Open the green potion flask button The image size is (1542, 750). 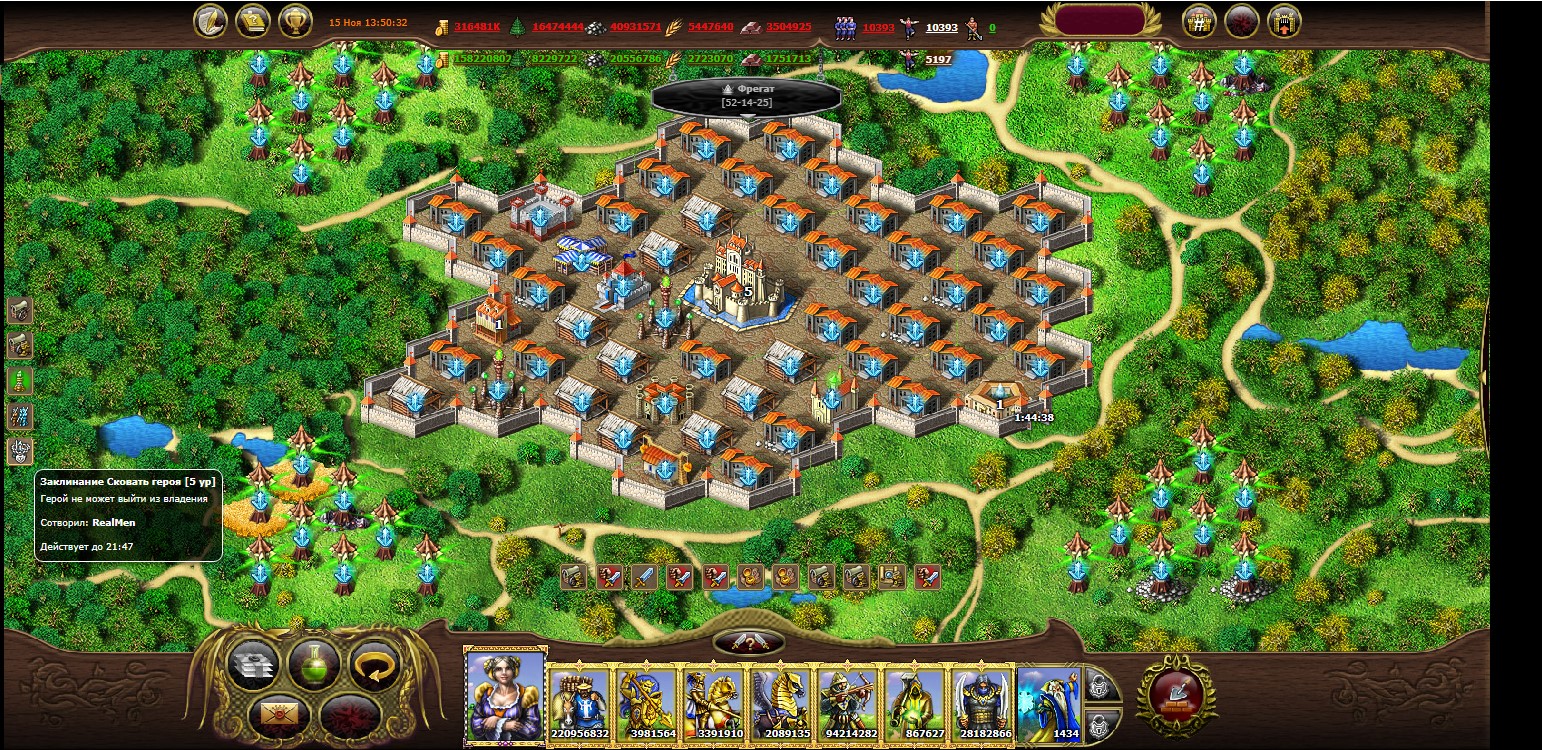coord(313,664)
